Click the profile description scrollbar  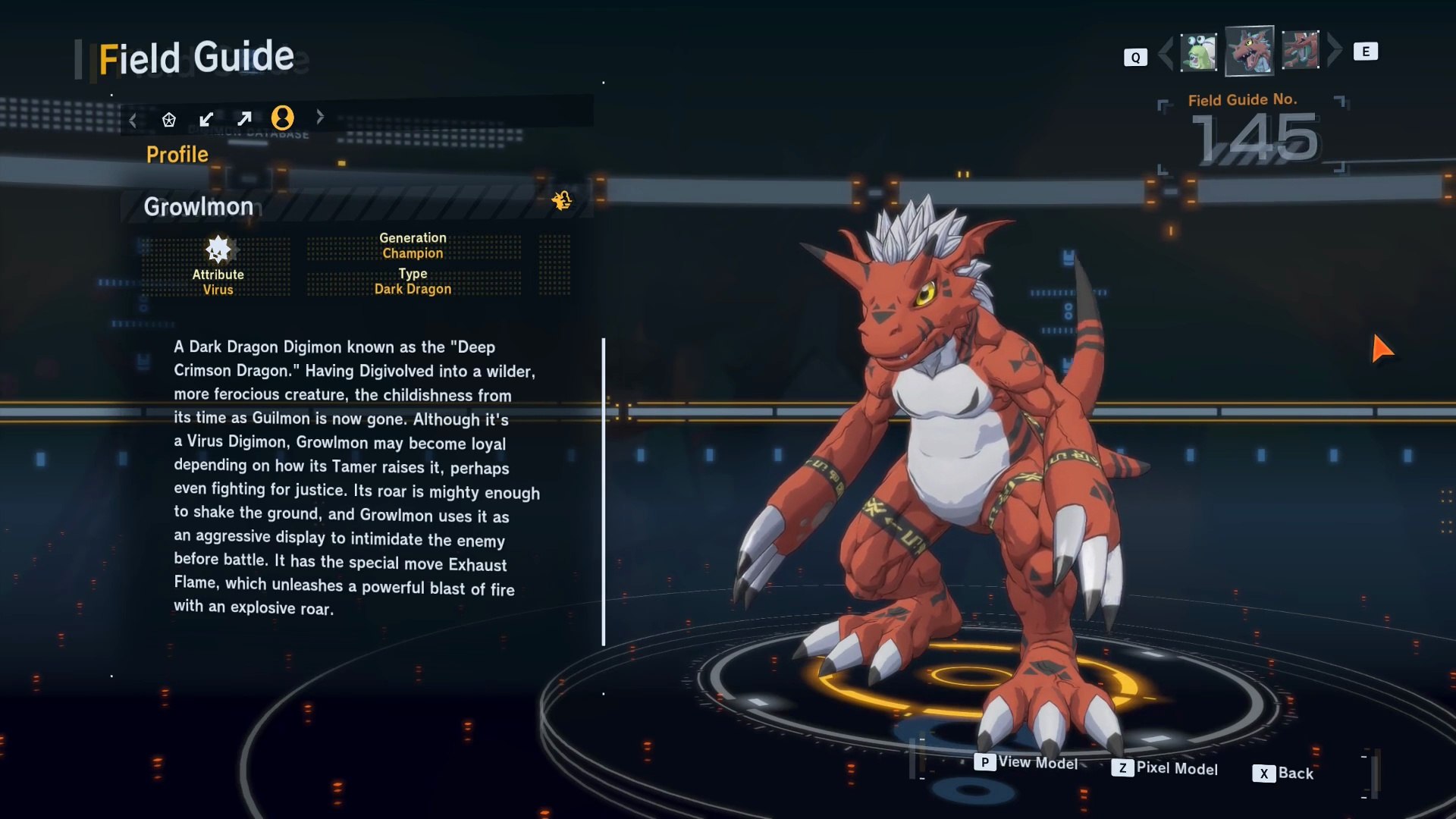tap(604, 491)
